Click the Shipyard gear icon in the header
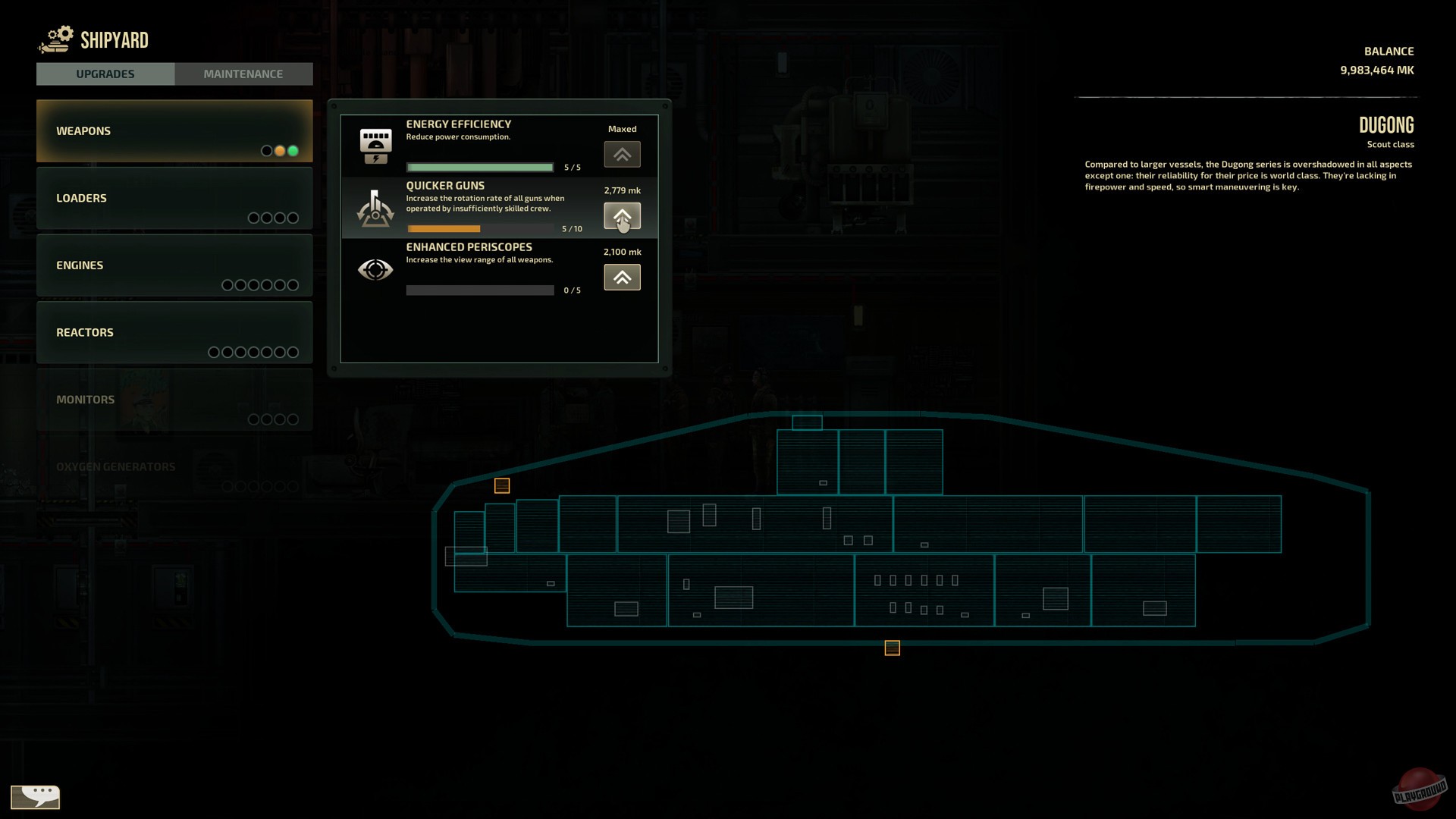The height and width of the screenshot is (819, 1456). [x=55, y=39]
